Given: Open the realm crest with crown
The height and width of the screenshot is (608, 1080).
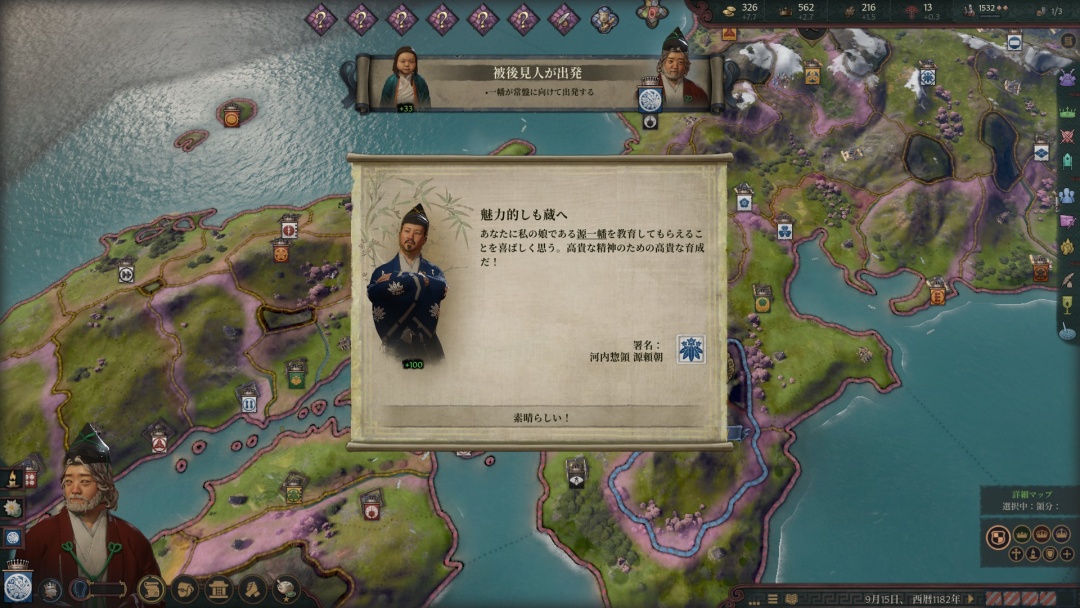Looking at the screenshot, I should click(x=17, y=586).
